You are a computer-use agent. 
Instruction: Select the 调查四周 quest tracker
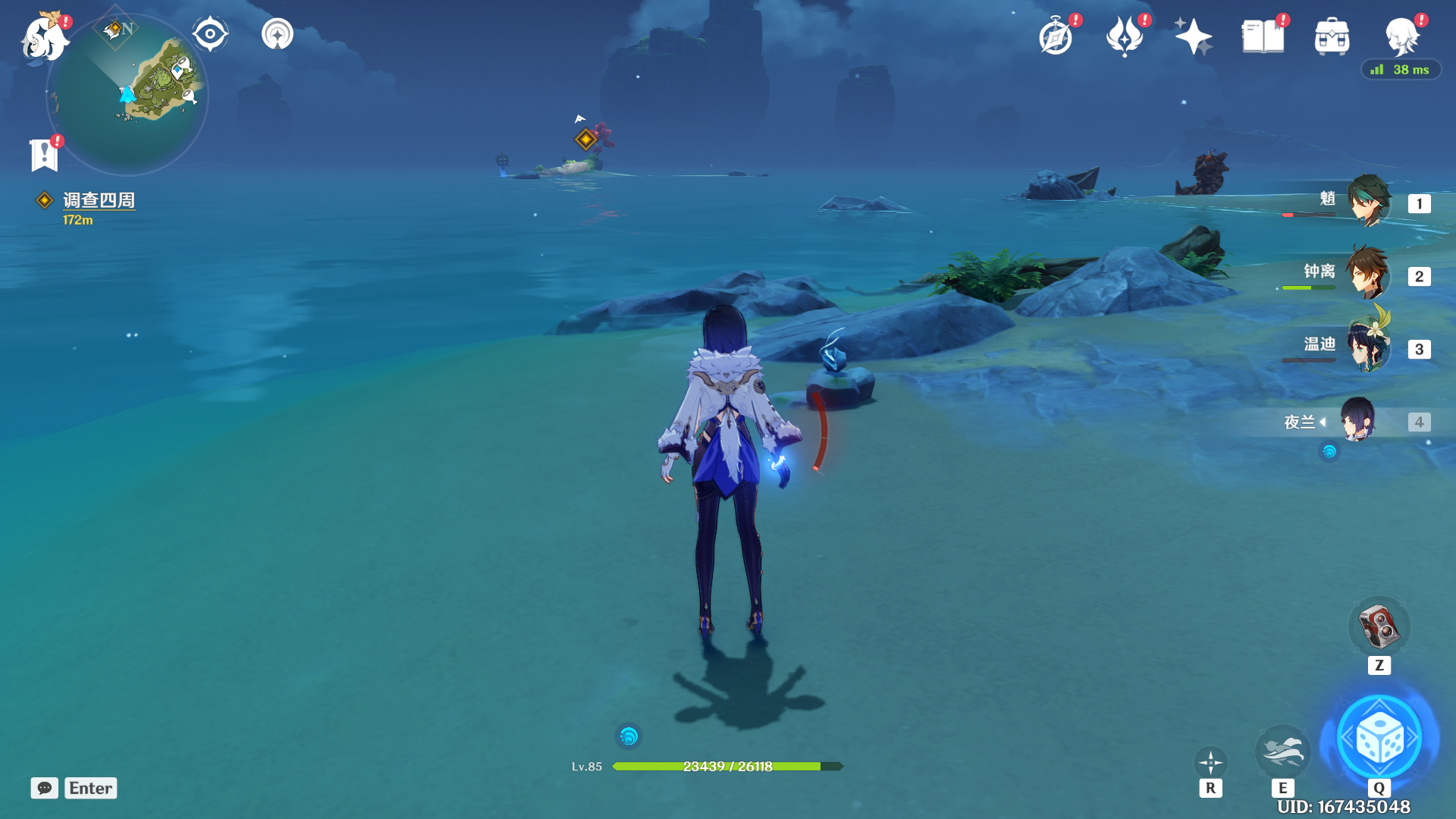tap(99, 200)
